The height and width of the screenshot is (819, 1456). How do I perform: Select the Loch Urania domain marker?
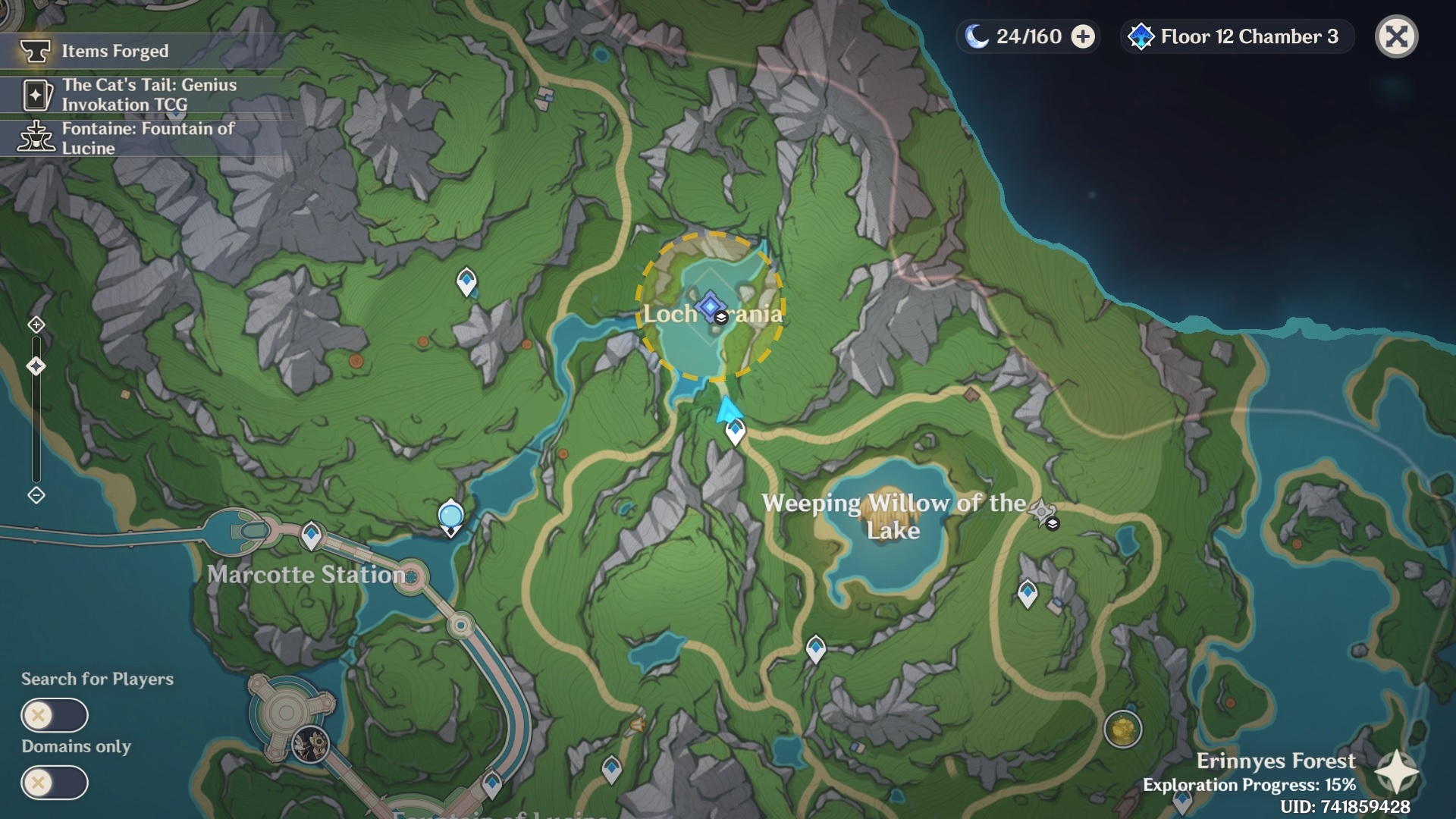[711, 306]
